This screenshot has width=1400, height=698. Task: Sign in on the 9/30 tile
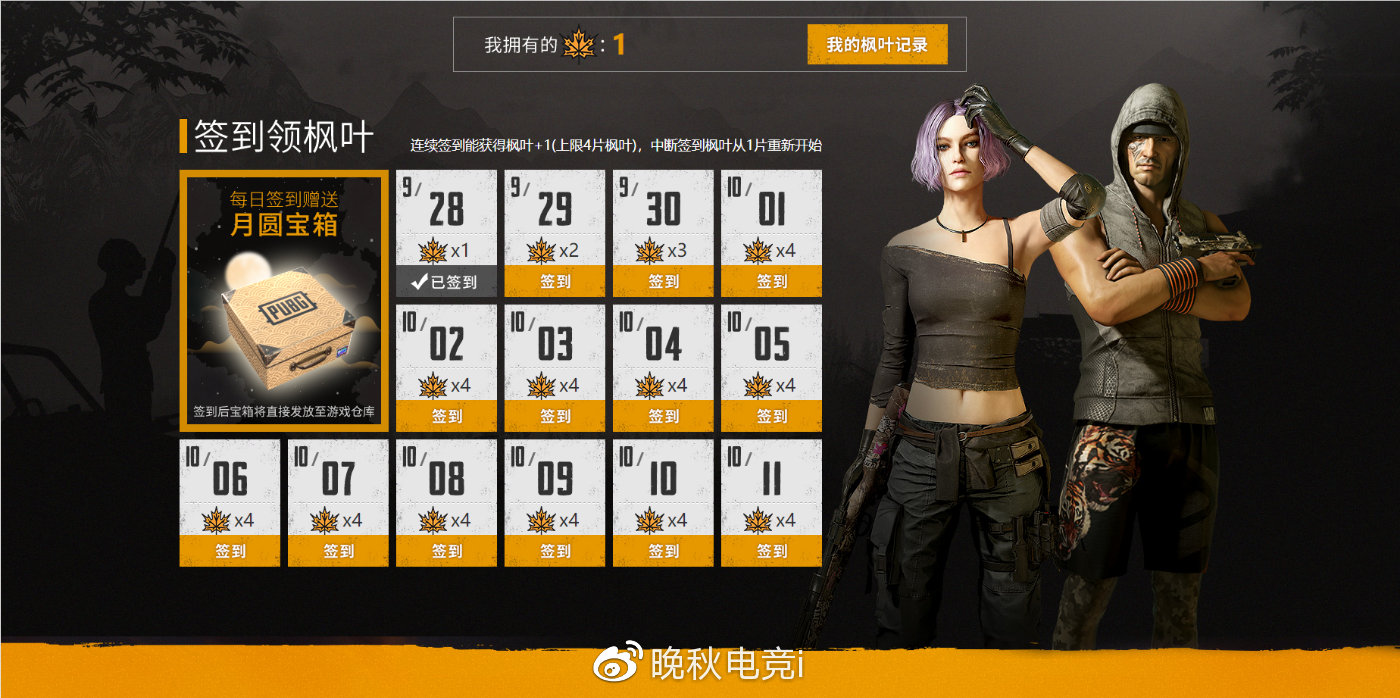tap(663, 282)
